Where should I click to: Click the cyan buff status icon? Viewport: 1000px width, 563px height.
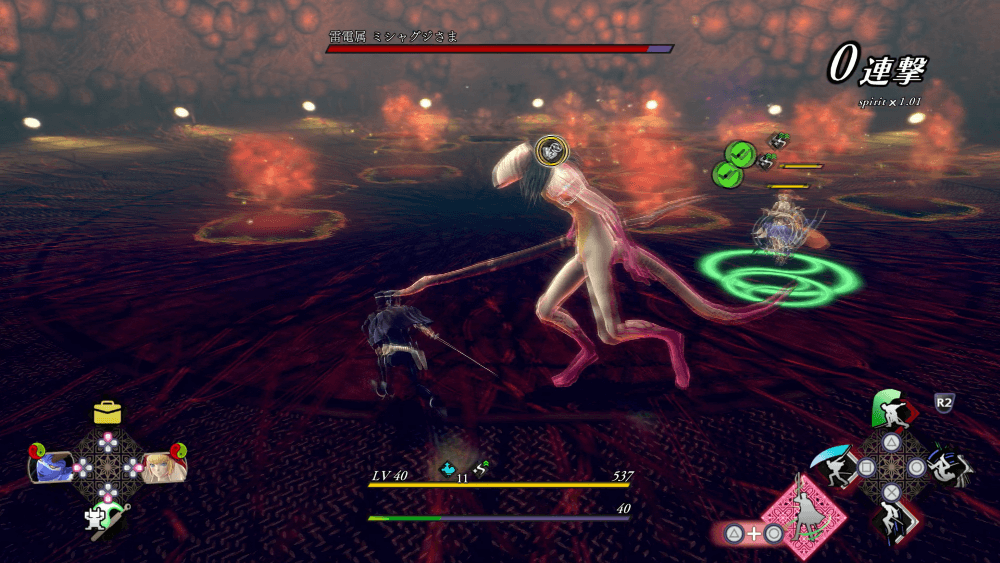click(450, 467)
